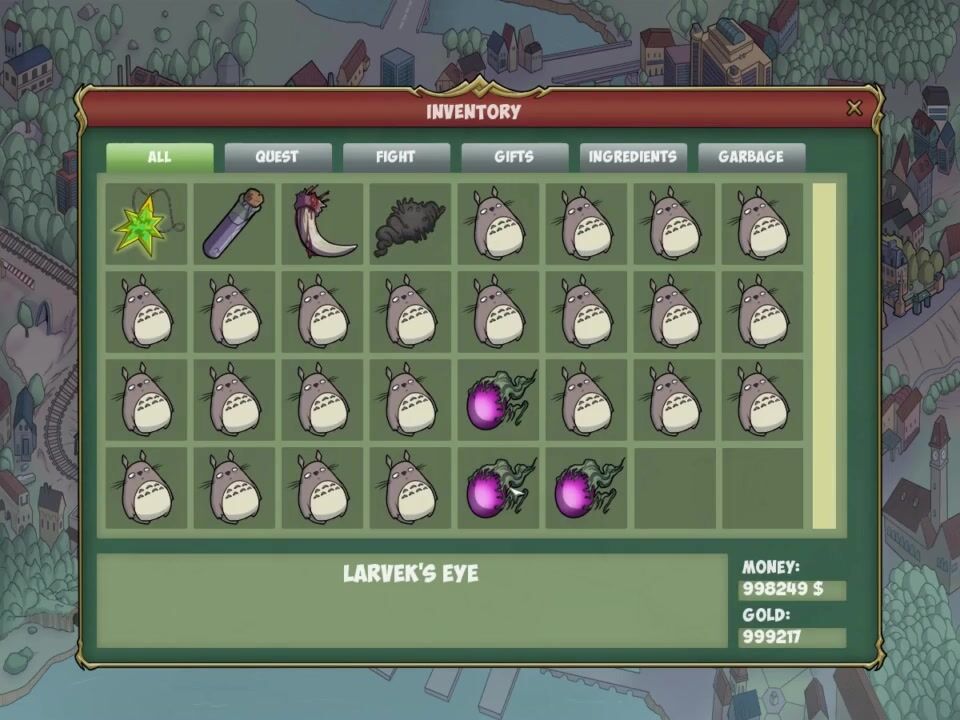Select the green star amulet item
The height and width of the screenshot is (720, 960).
[145, 224]
